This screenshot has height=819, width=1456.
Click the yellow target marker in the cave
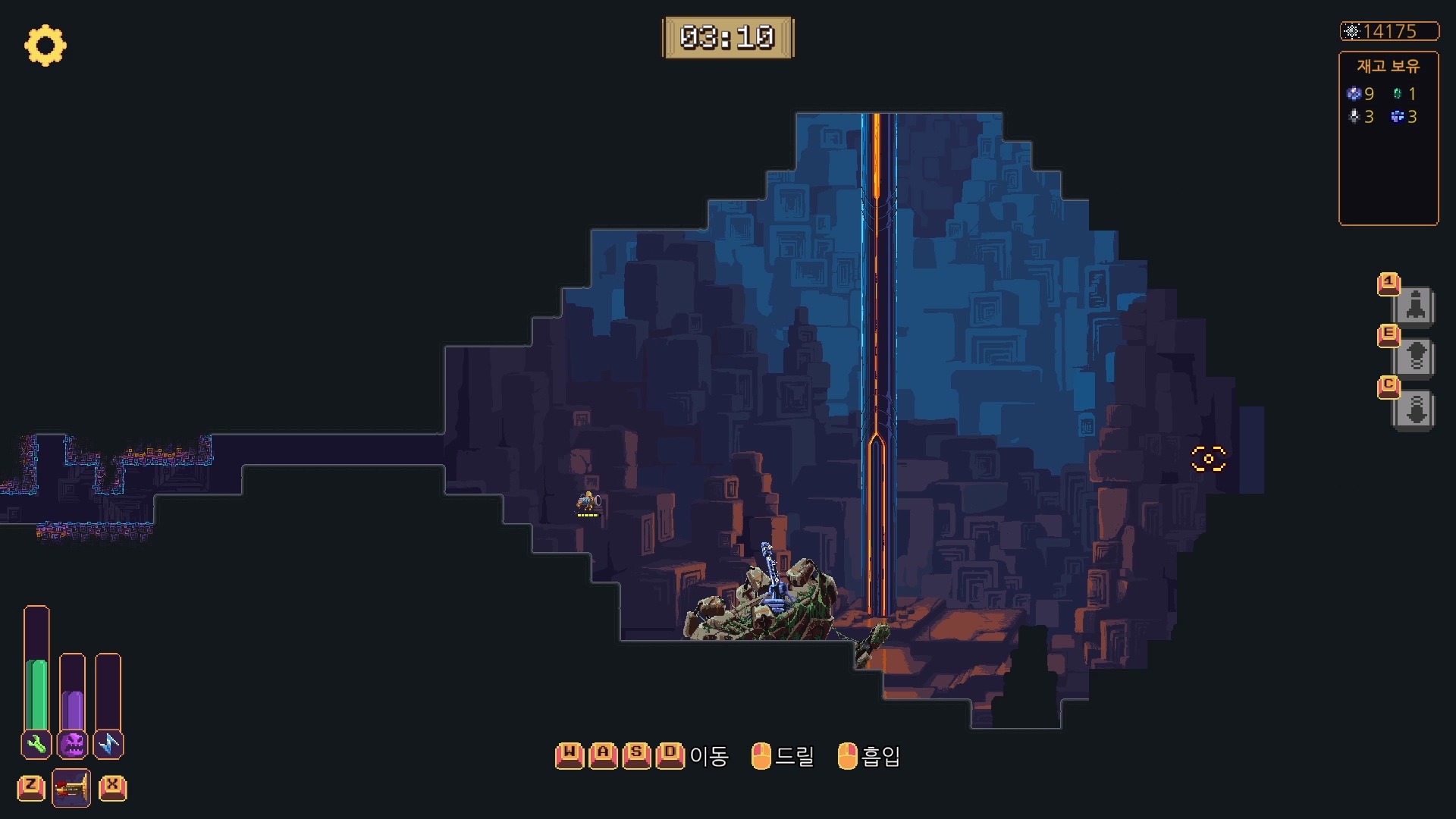tap(1209, 459)
